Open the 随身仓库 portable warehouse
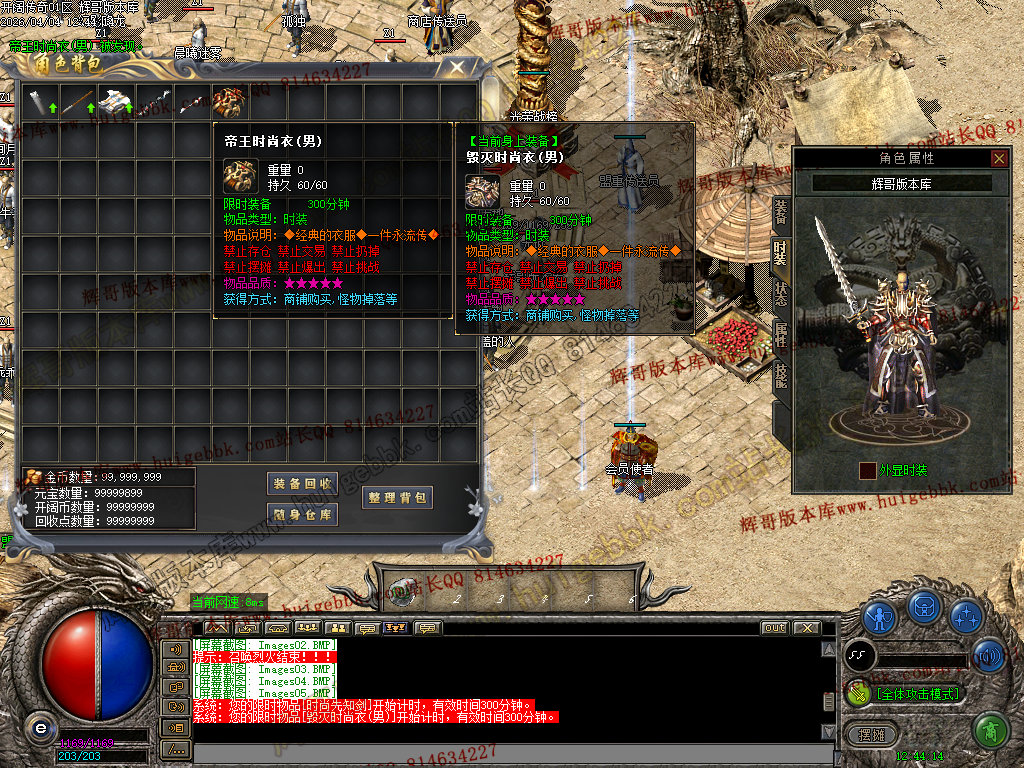1024x768 pixels. [303, 514]
